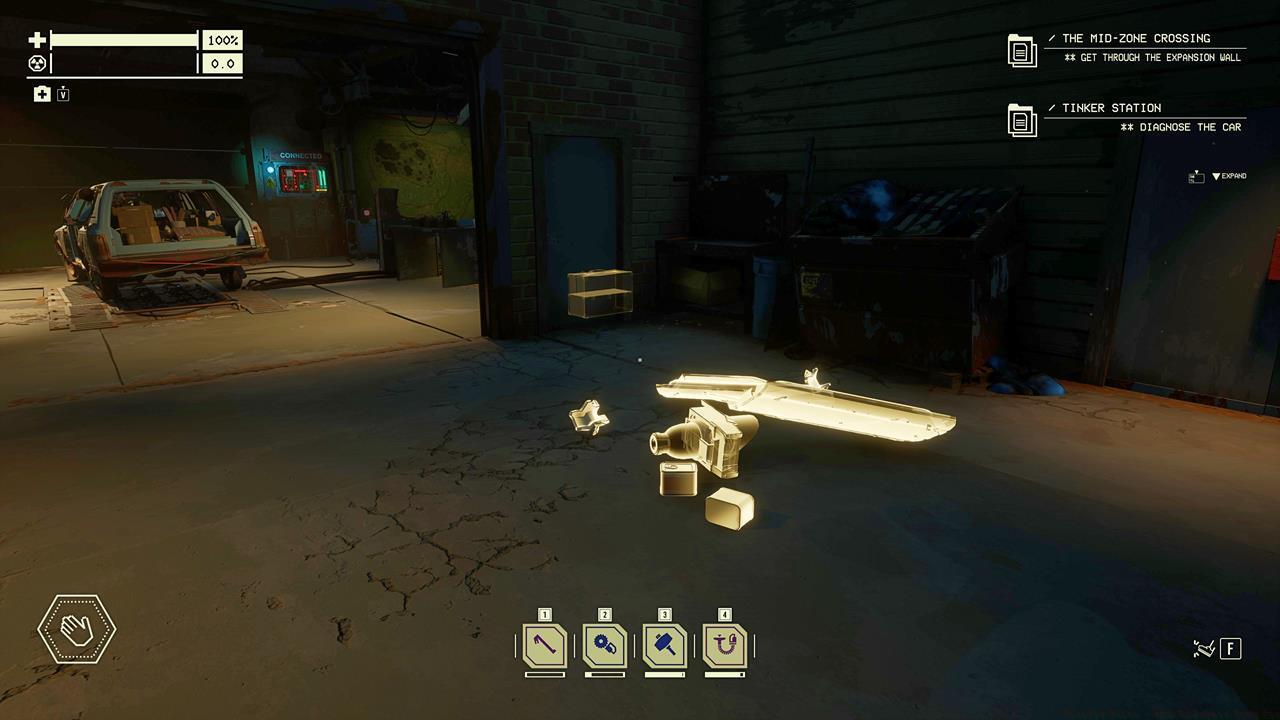
Task: Choose the hammer tool slot
Action: 665,645
